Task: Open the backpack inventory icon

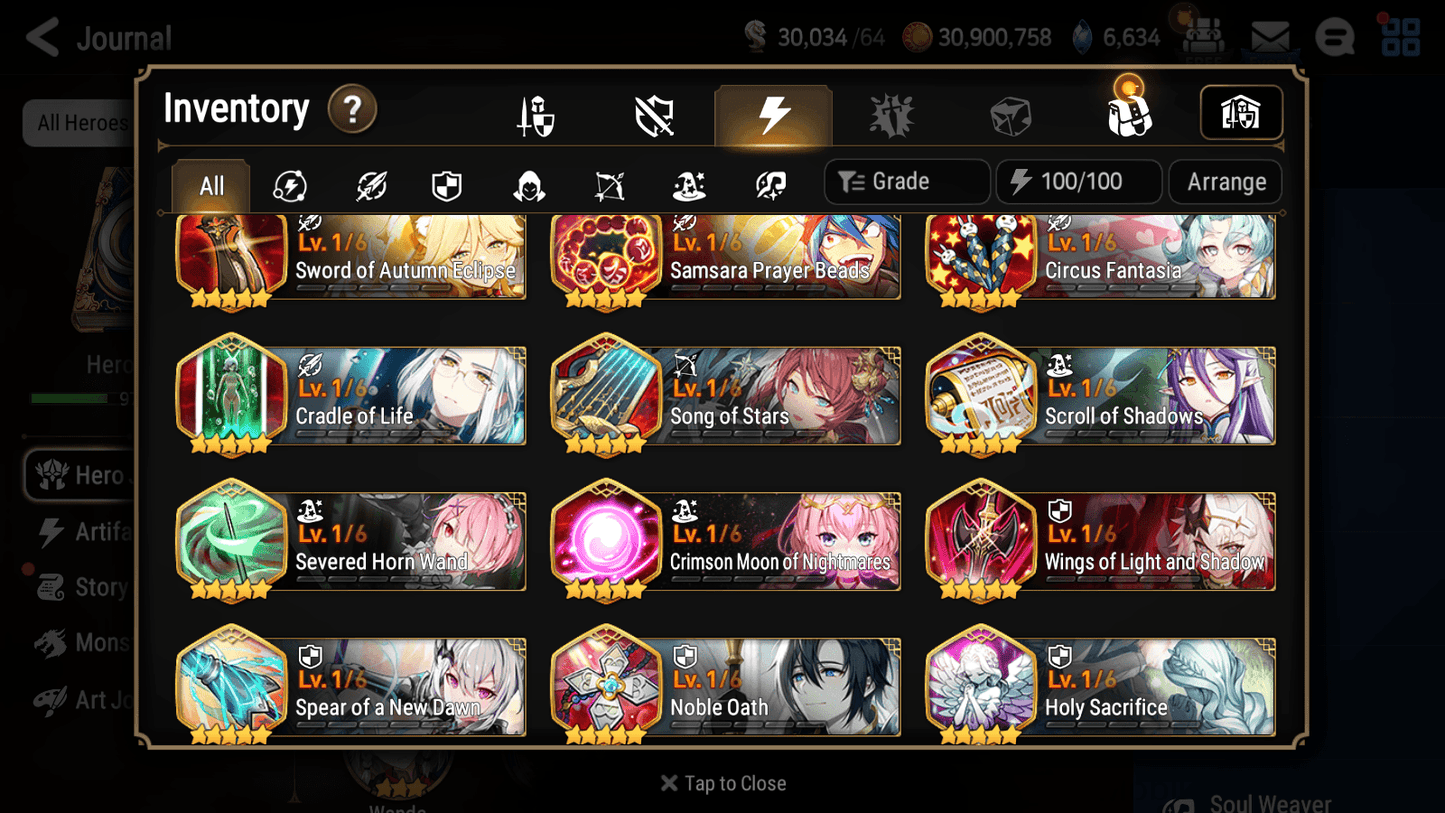Action: pyautogui.click(x=1129, y=113)
